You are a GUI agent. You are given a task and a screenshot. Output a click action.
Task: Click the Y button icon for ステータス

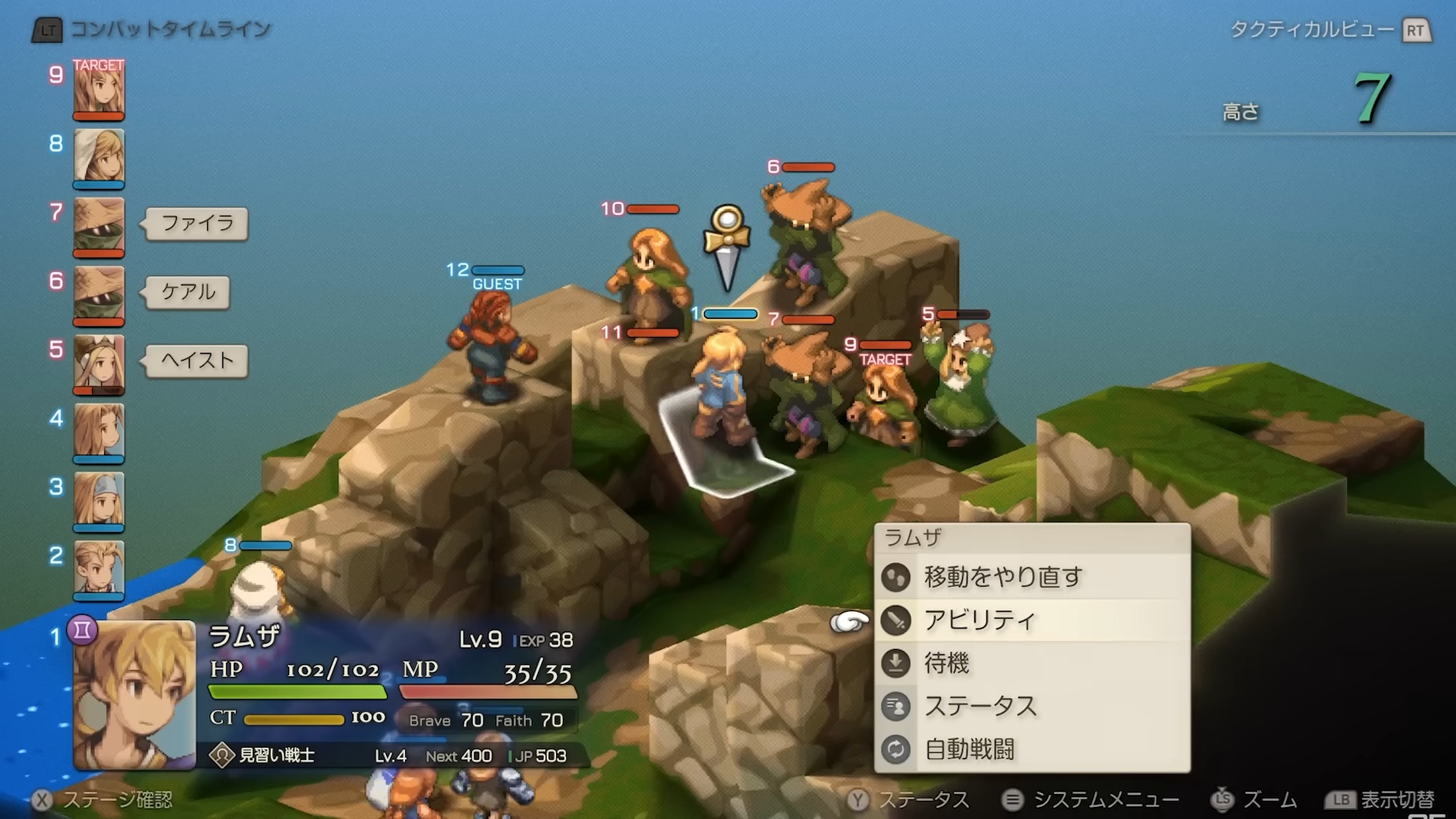pos(858,799)
